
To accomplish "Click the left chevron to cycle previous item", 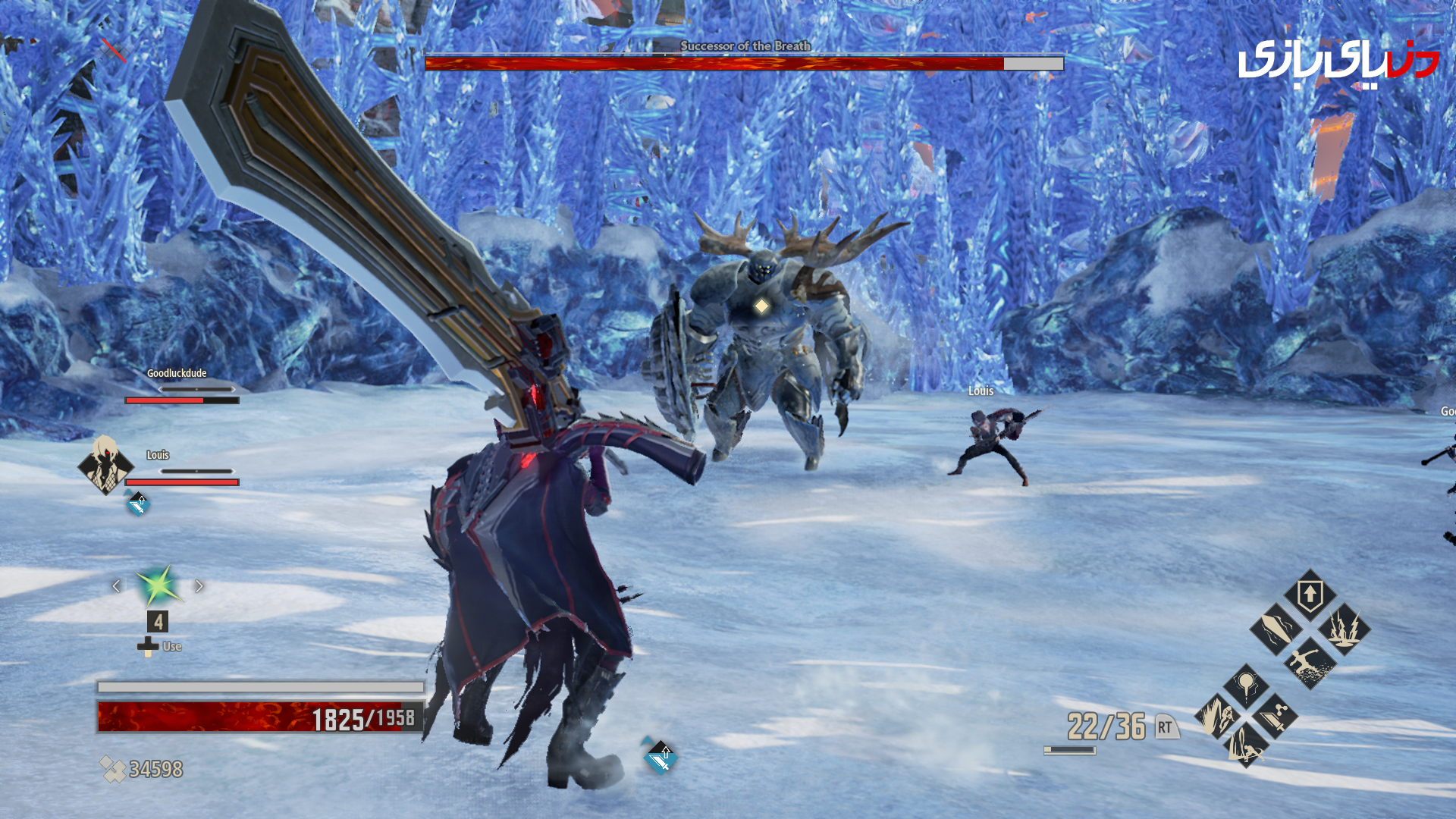I will pyautogui.click(x=118, y=585).
